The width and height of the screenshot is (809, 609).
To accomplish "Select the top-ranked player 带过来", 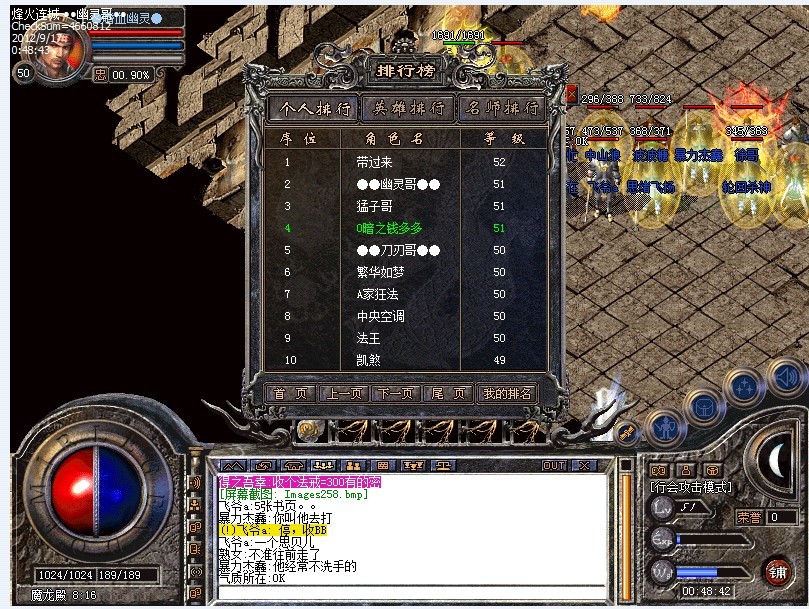I will pos(375,162).
